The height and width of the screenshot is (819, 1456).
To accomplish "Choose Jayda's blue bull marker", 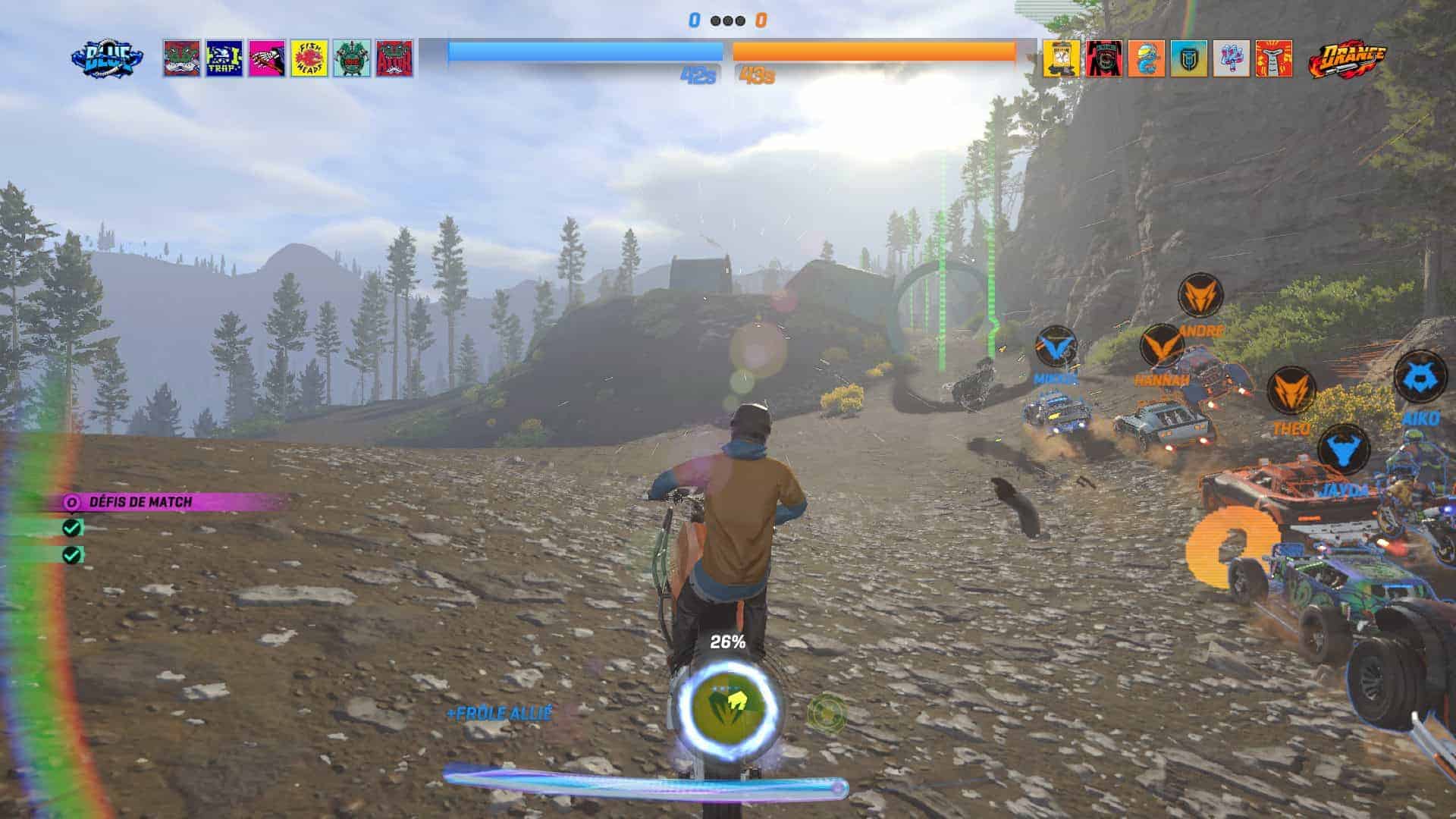I will coord(1343,449).
